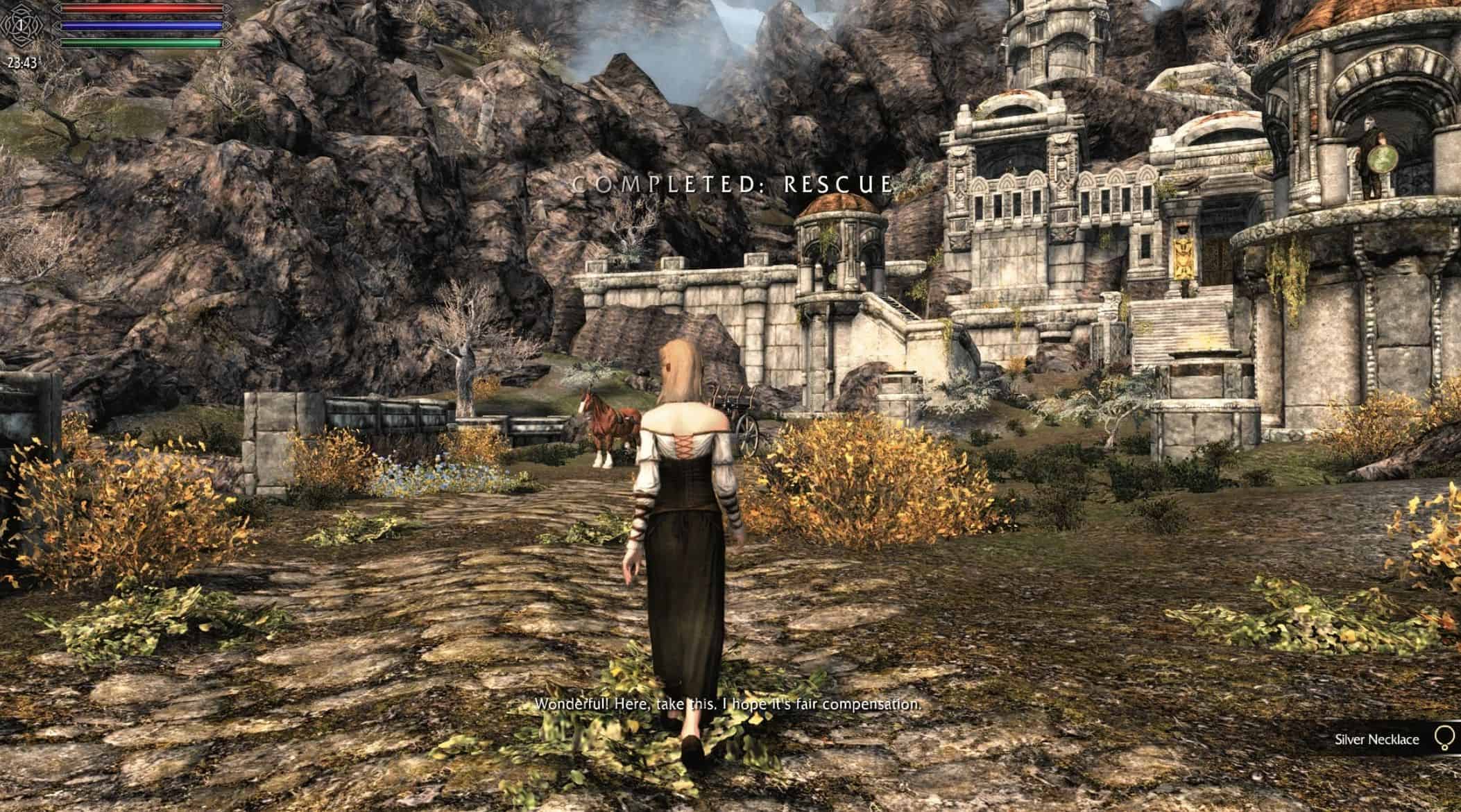1461x812 pixels.
Task: Select the character level emblem
Action: click(x=22, y=25)
